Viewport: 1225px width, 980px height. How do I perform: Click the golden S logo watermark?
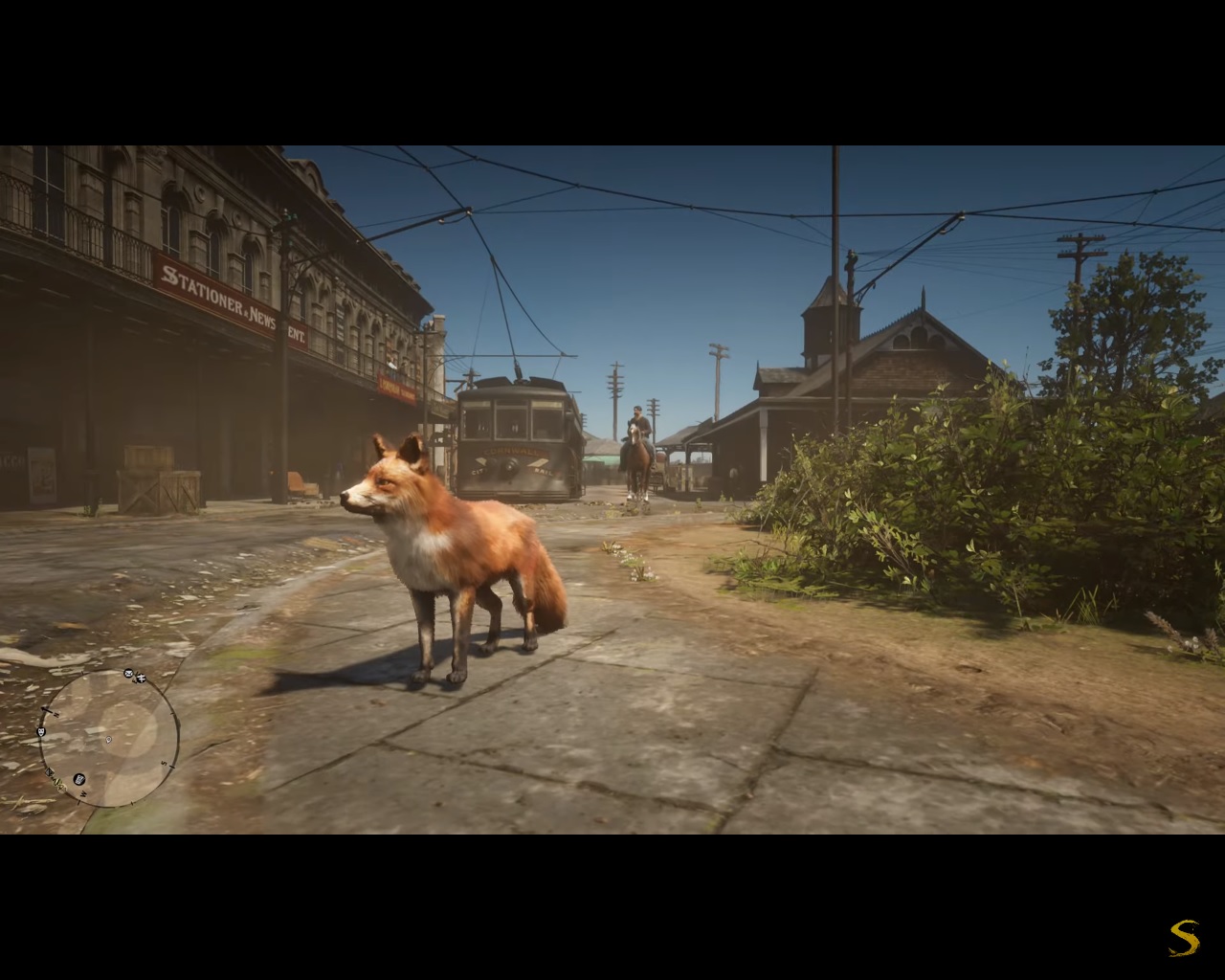(x=1184, y=937)
